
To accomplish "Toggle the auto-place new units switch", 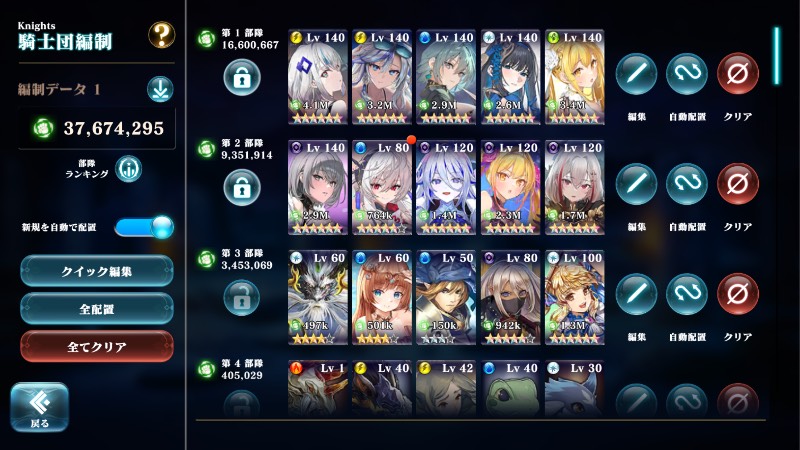I will coord(144,227).
